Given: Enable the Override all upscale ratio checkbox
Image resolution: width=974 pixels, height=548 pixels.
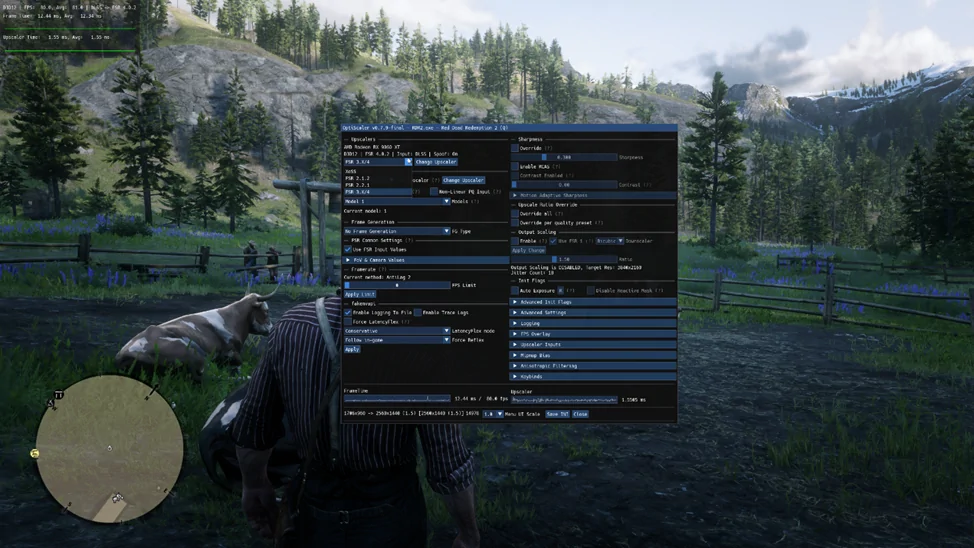Looking at the screenshot, I should pyautogui.click(x=516, y=214).
